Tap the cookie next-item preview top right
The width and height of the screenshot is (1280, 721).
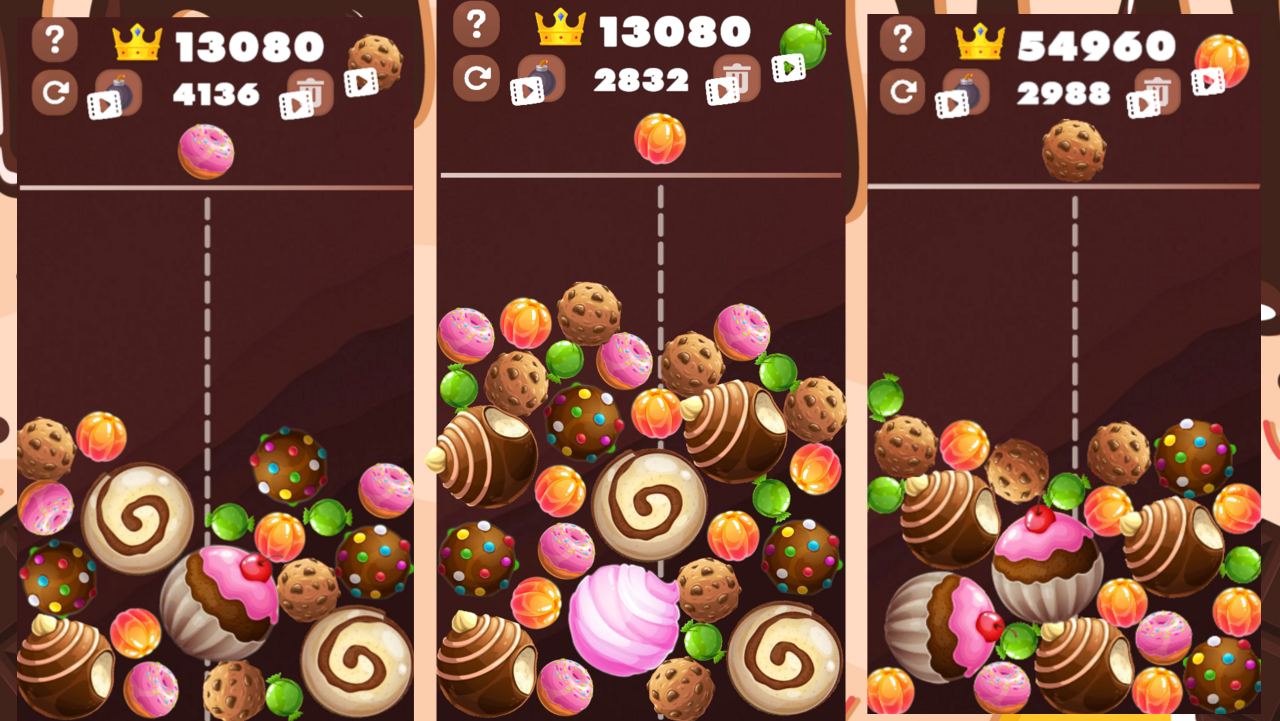(x=376, y=55)
